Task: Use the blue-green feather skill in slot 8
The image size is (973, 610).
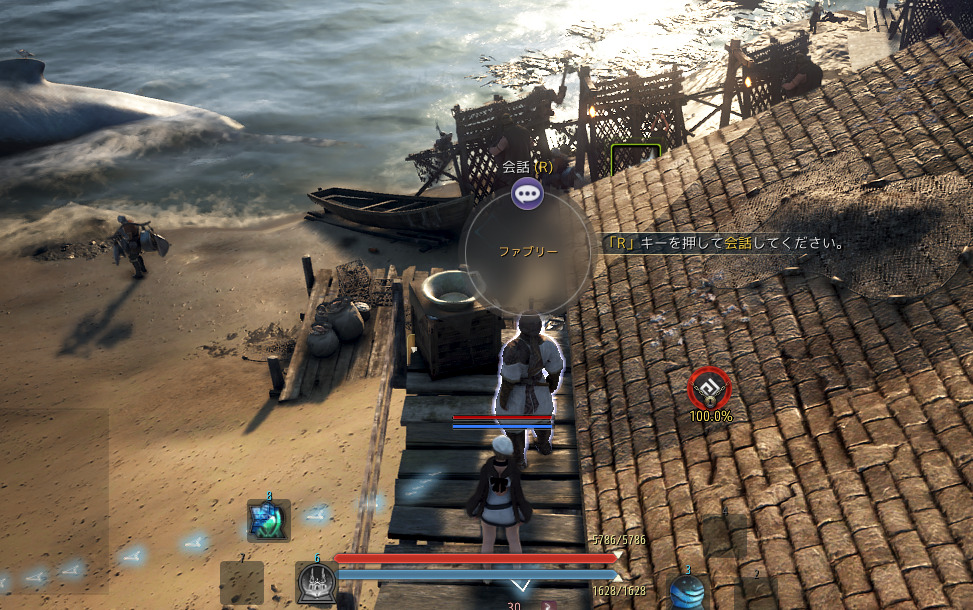Action: point(268,520)
